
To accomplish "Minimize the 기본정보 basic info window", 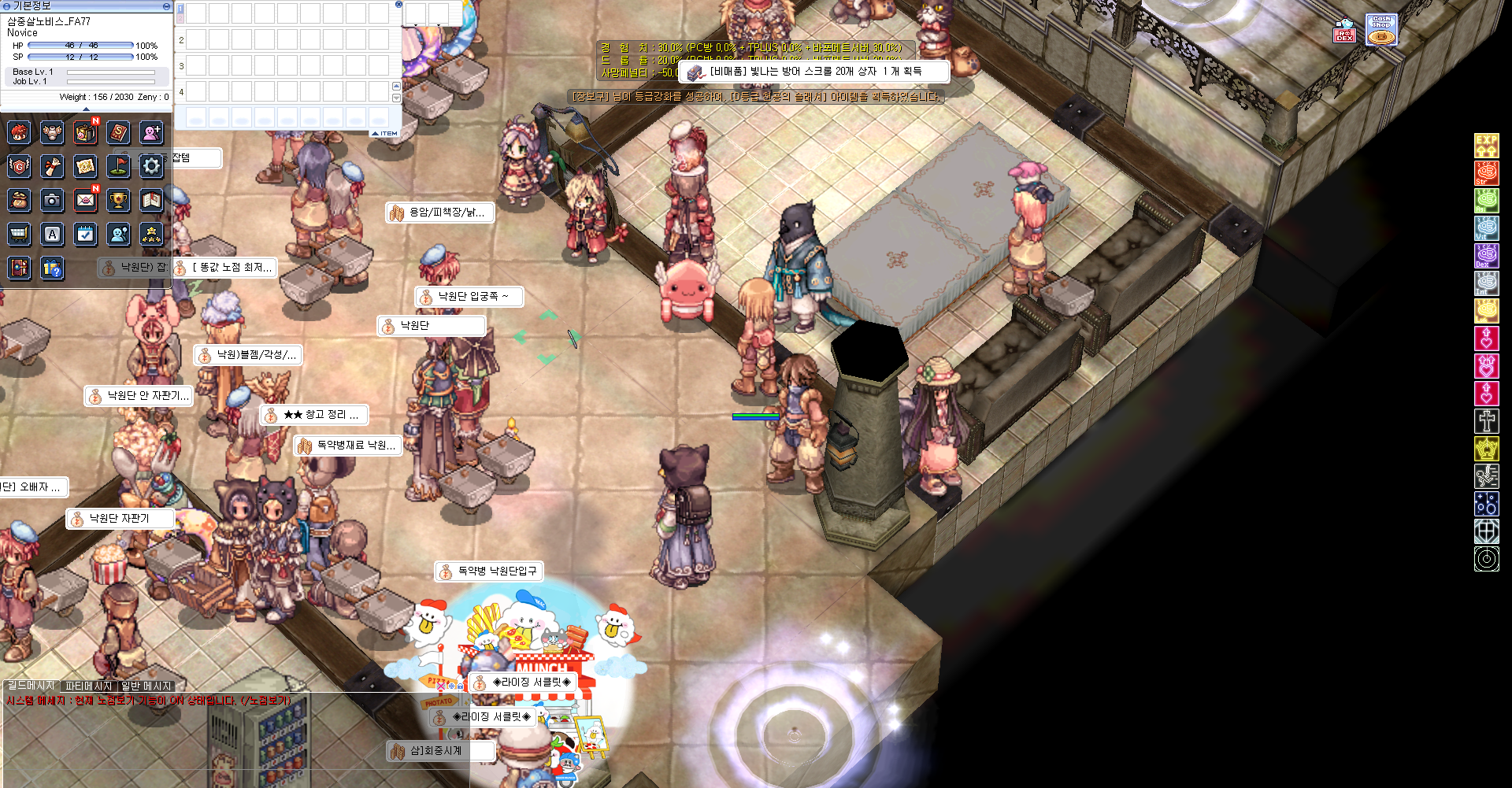I will pyautogui.click(x=166, y=6).
